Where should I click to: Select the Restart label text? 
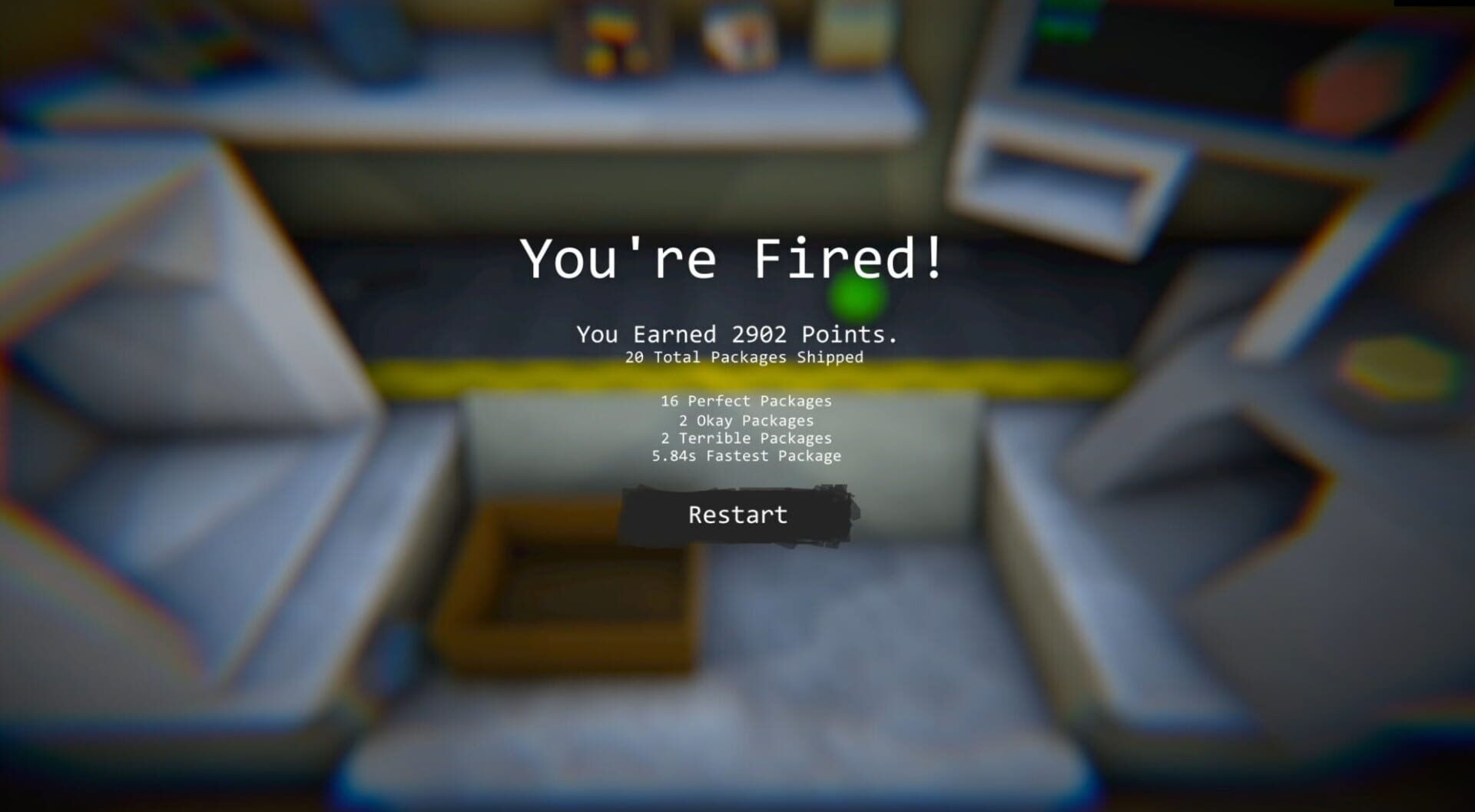tap(736, 515)
